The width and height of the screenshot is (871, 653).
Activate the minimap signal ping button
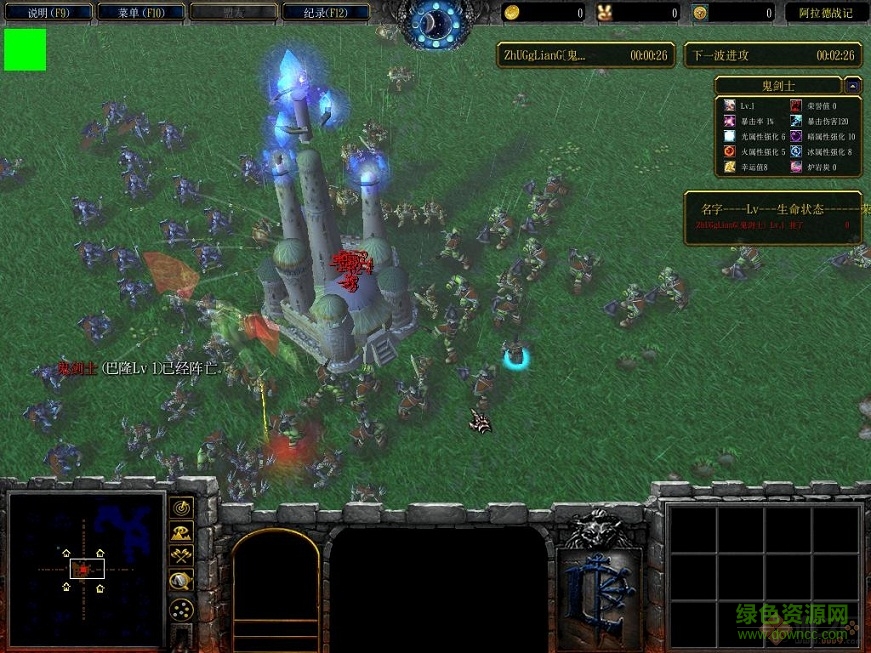click(x=181, y=507)
